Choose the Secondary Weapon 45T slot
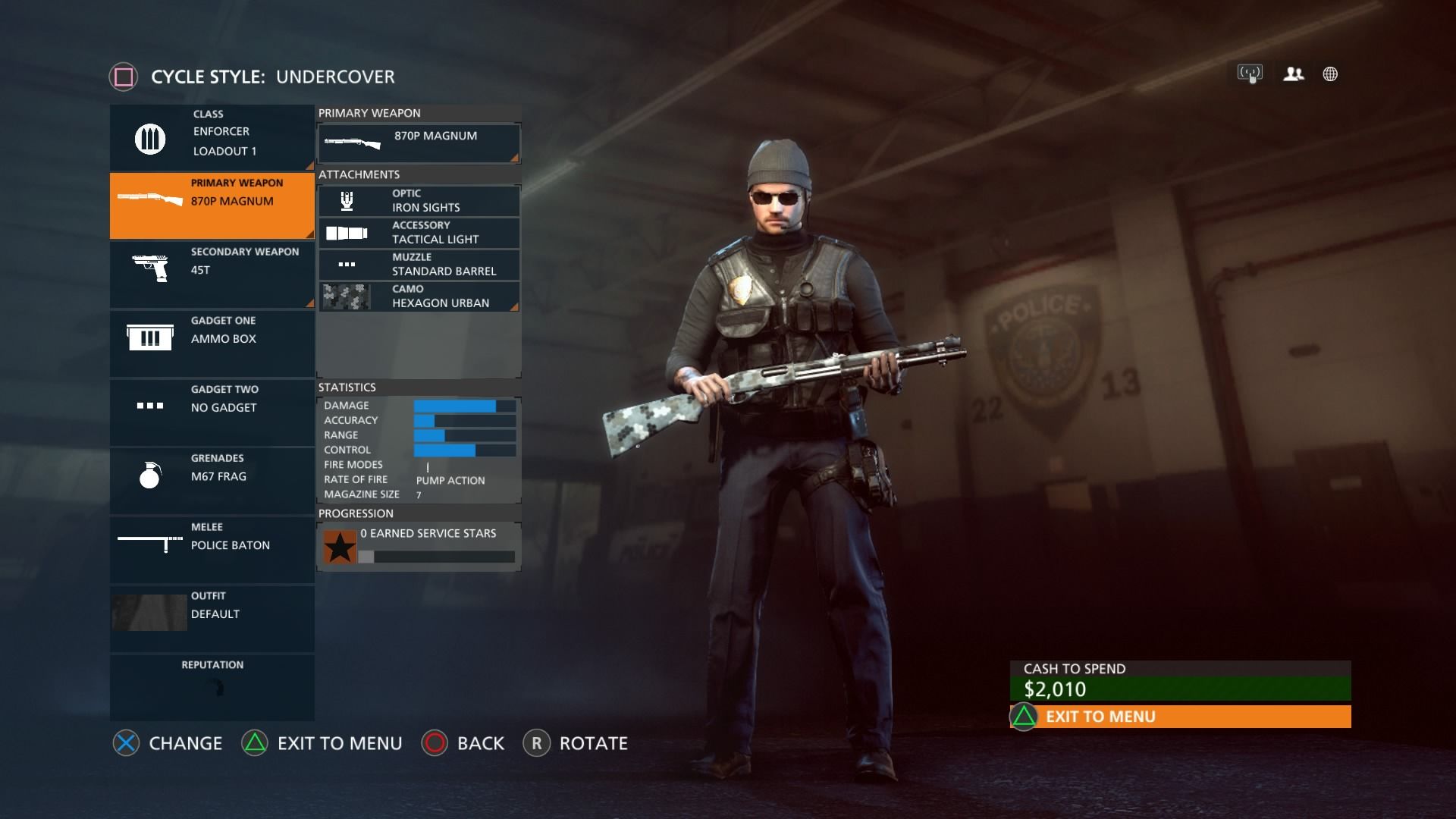The image size is (1456, 819). (x=212, y=274)
